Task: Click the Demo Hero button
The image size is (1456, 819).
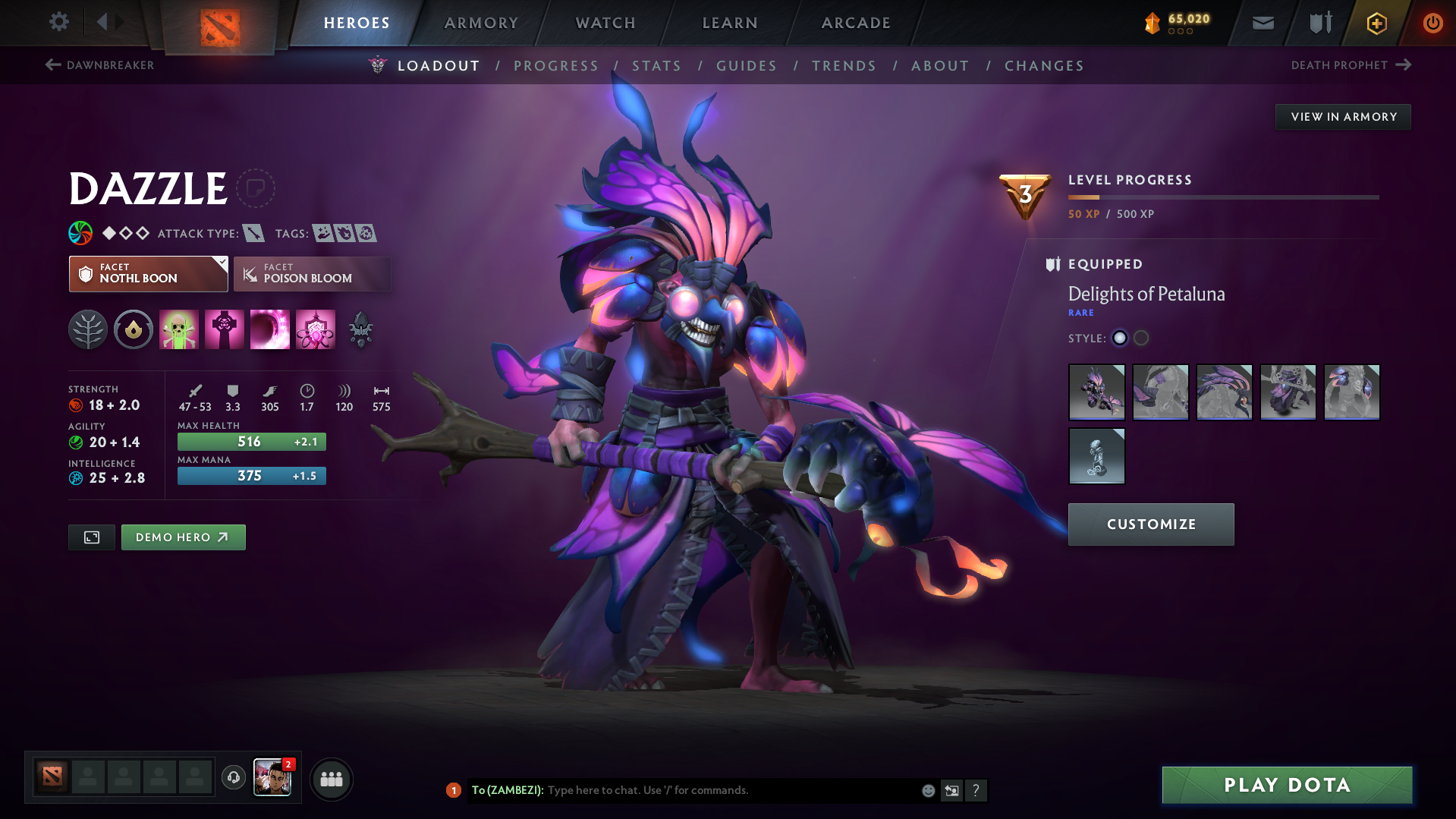Action: click(183, 537)
